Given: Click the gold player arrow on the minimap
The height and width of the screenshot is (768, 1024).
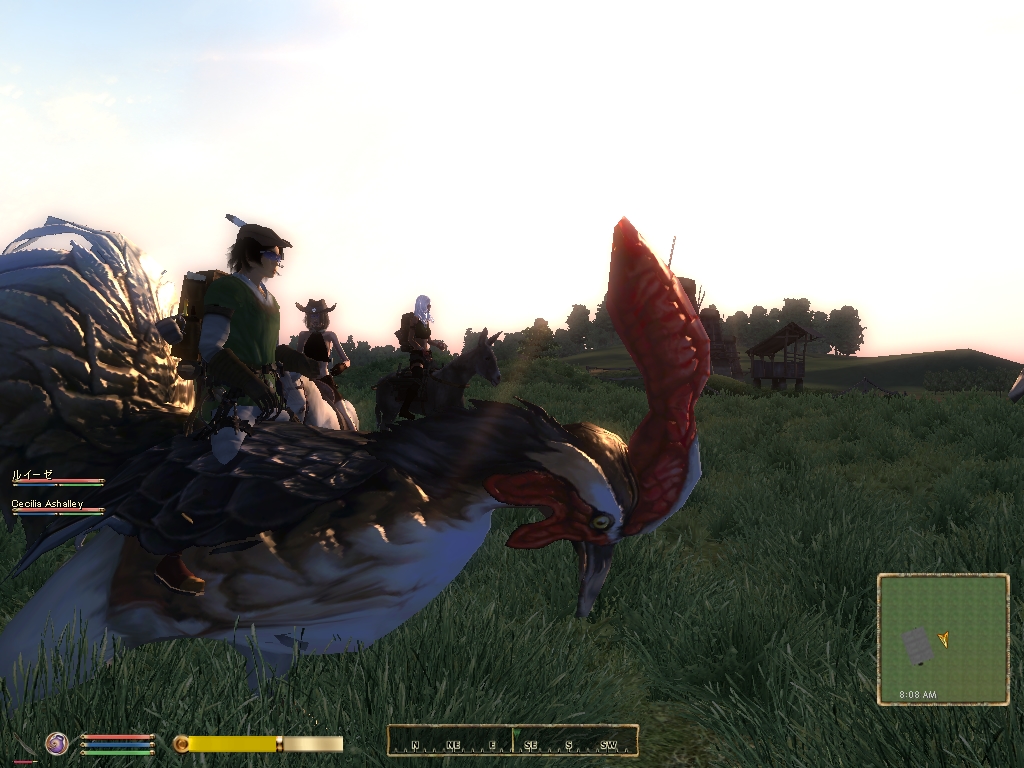Looking at the screenshot, I should 943,639.
